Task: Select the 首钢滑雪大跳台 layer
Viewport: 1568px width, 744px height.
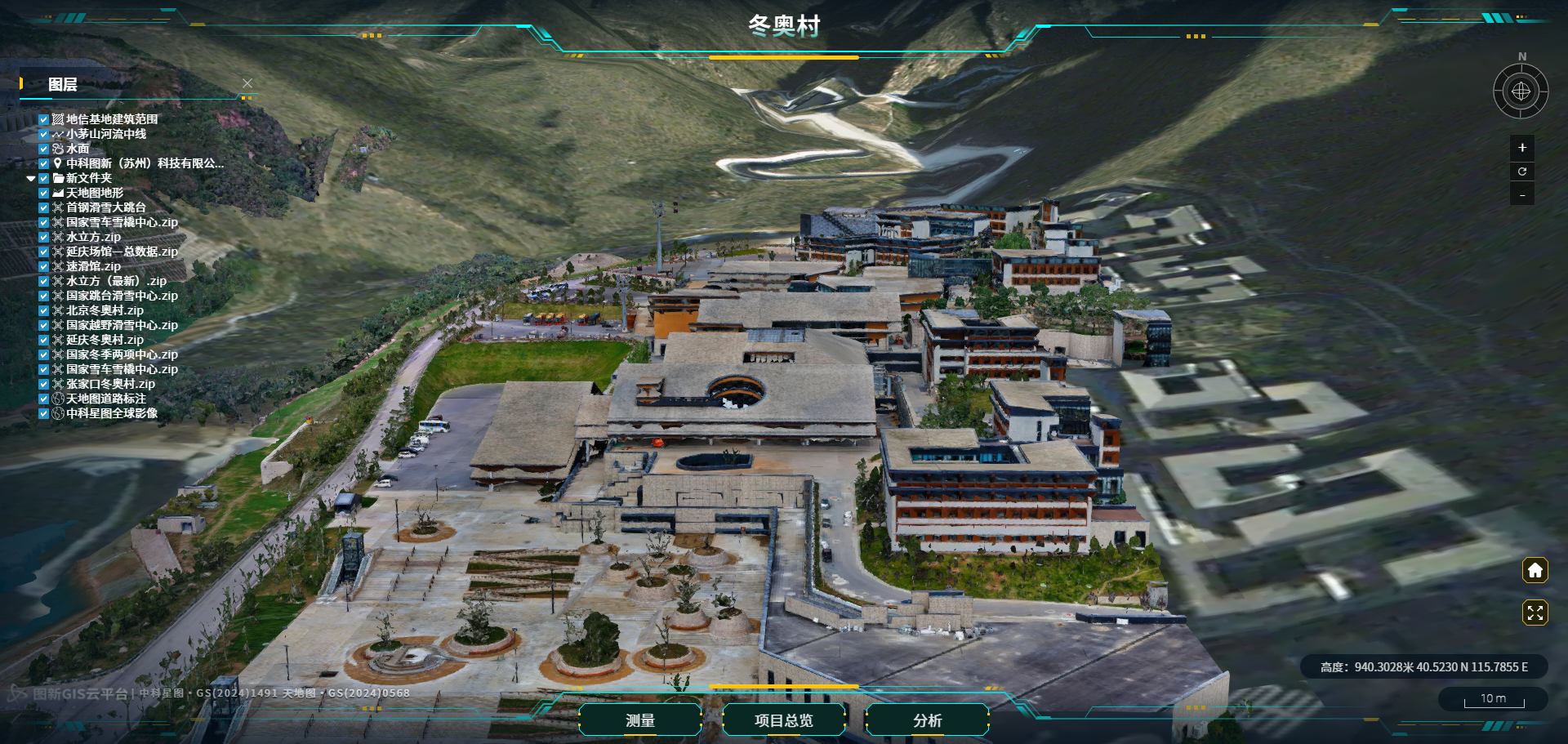Action: click(105, 207)
